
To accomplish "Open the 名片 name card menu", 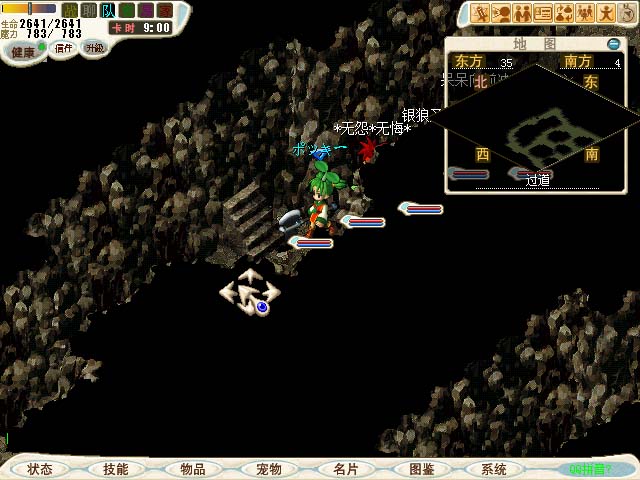I will coord(345,469).
